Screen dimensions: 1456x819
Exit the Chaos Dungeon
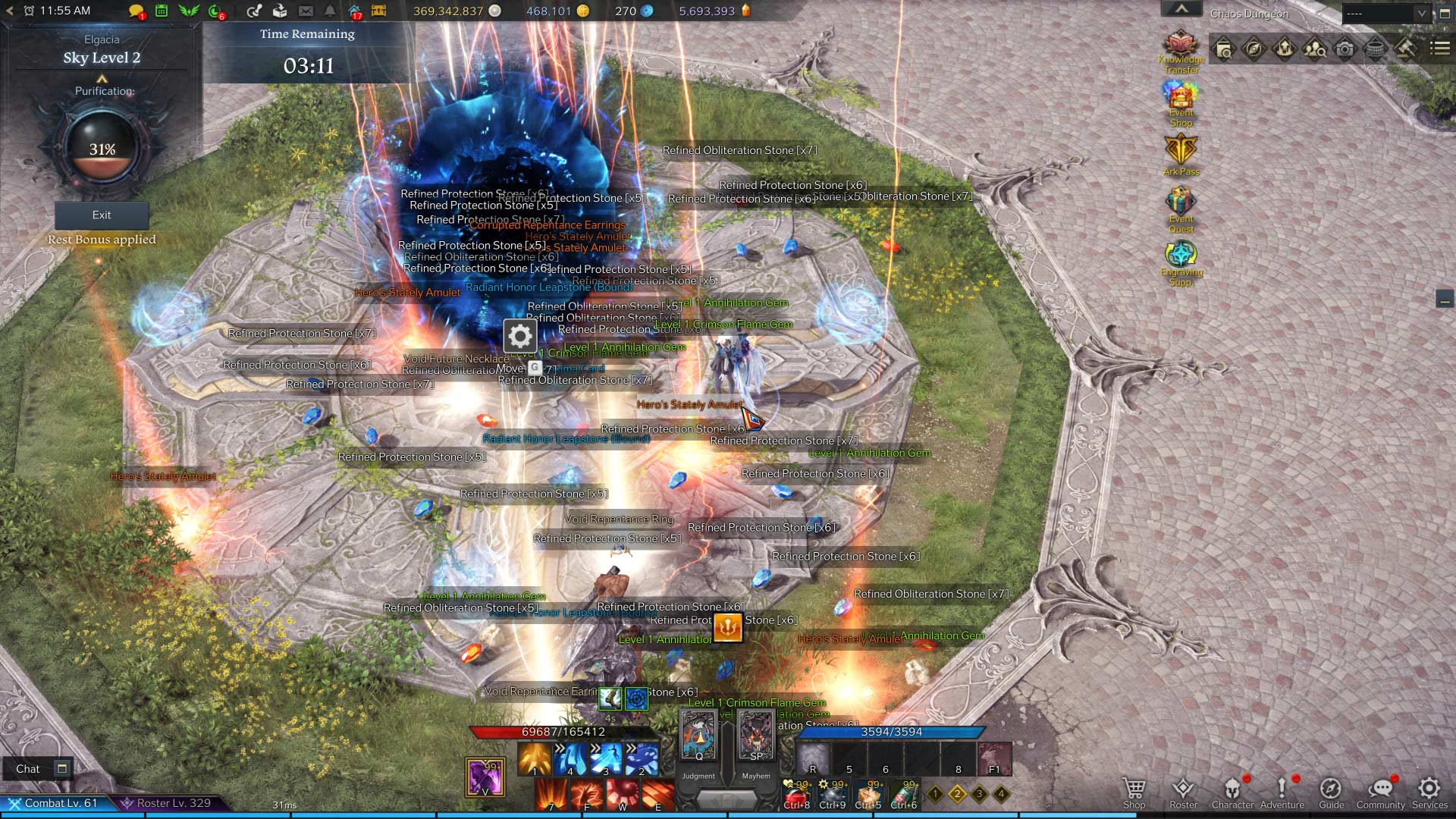[x=102, y=215]
